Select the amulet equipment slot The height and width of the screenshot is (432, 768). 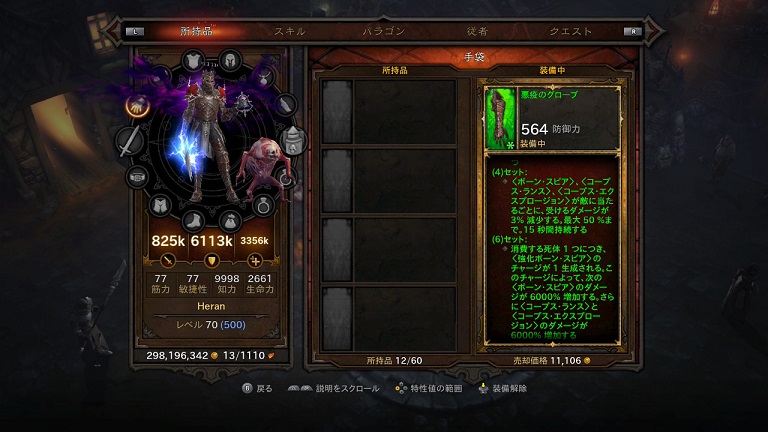(x=264, y=75)
